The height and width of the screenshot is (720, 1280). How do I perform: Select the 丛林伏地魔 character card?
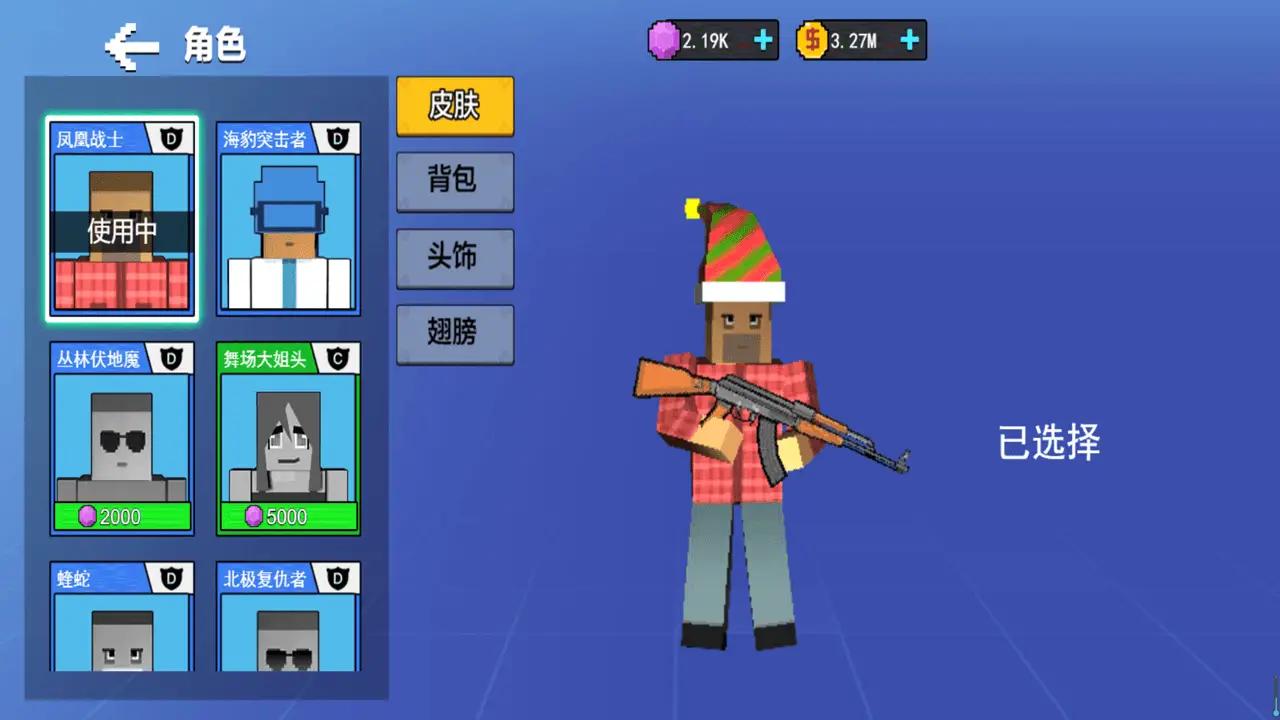pos(122,440)
